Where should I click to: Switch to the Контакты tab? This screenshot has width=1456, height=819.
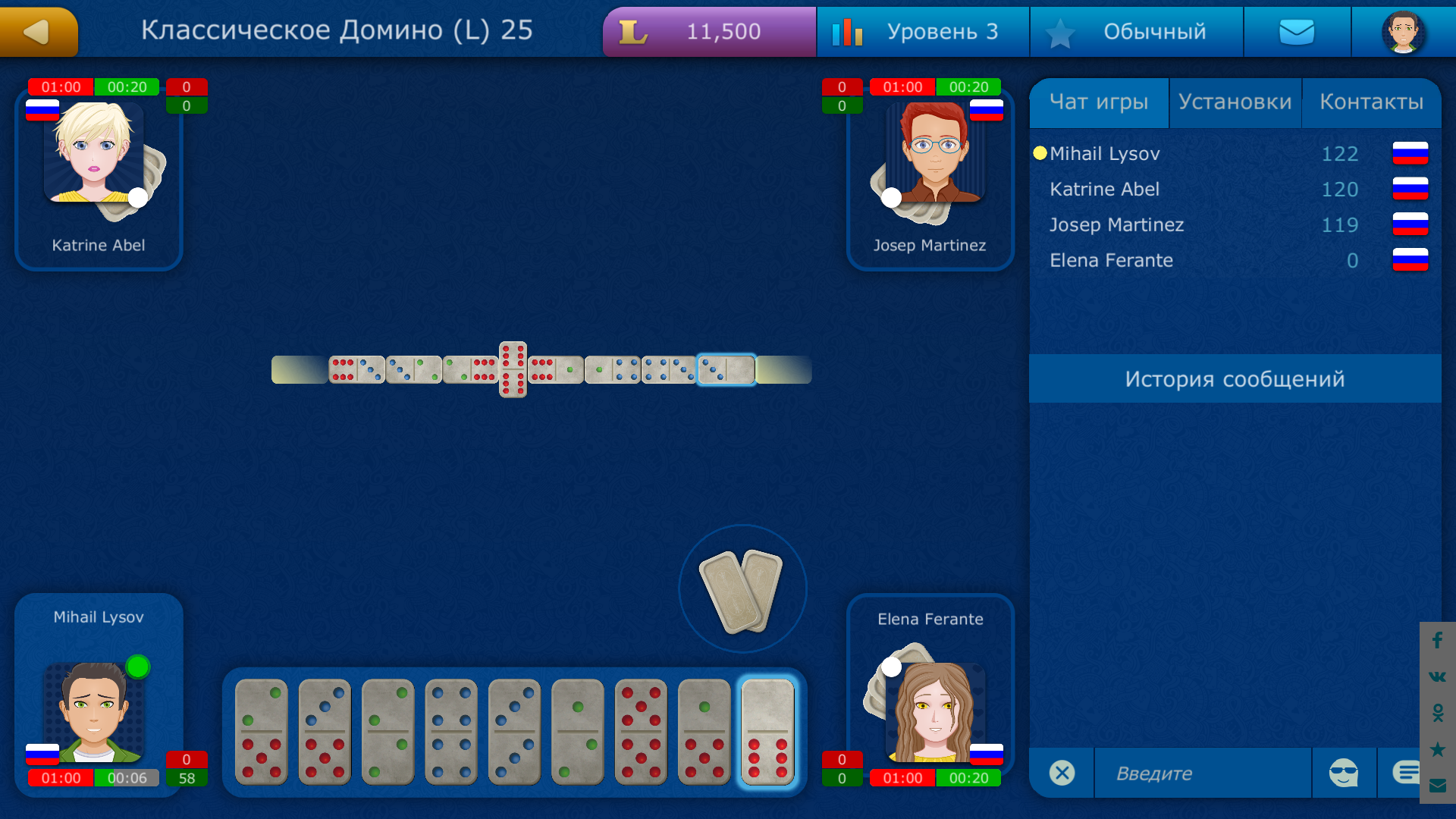1372,101
